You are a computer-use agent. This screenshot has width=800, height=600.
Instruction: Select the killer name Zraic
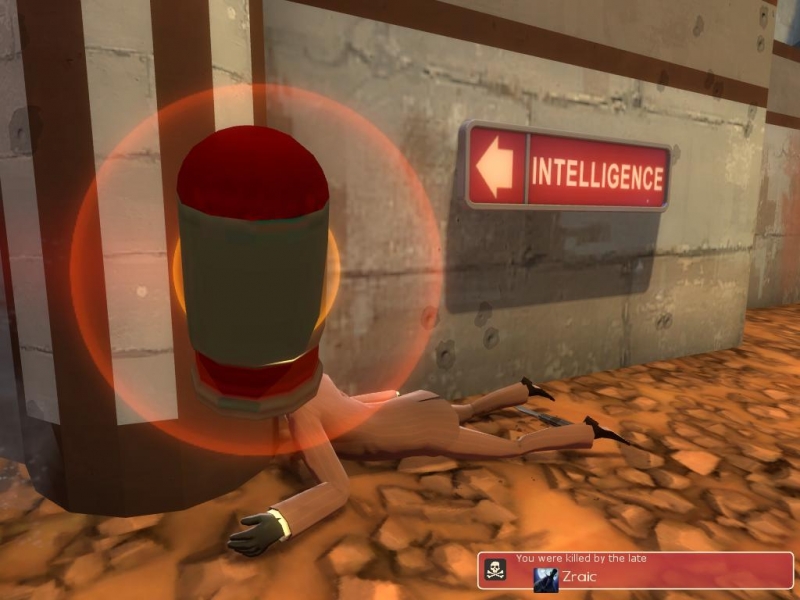(580, 578)
